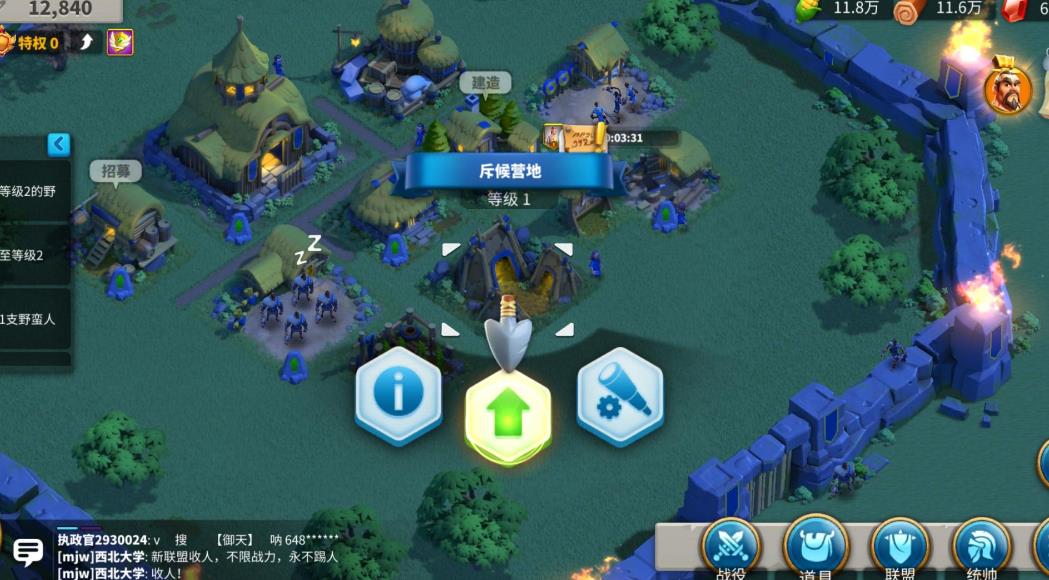Viewport: 1049px width, 580px height.
Task: Open the telescope scout management button
Action: click(x=620, y=395)
